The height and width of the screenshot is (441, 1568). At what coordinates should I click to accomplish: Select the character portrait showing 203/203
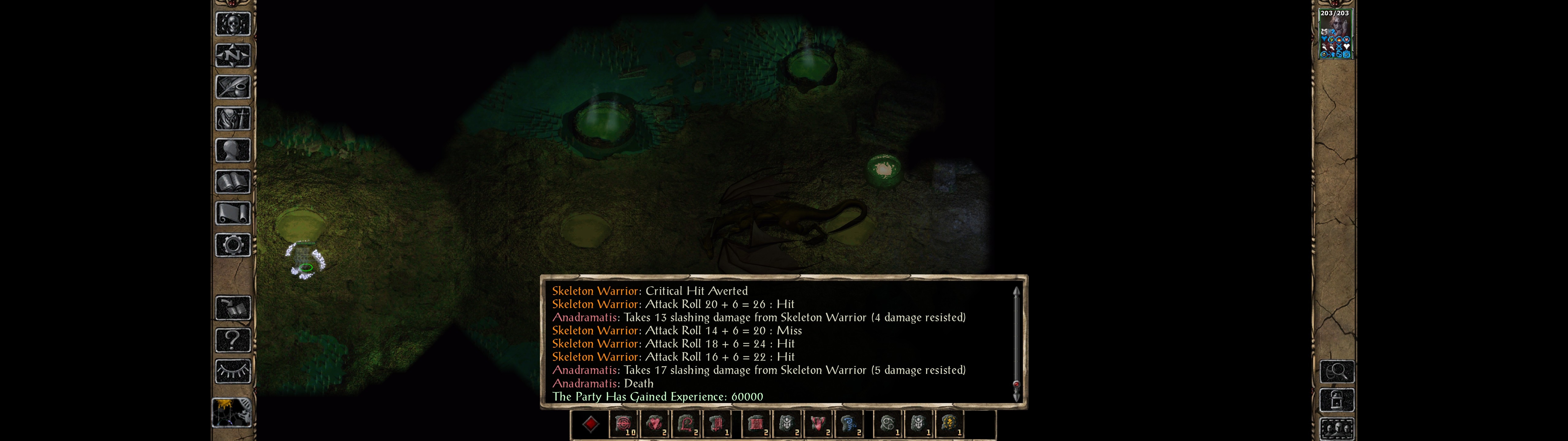click(x=1334, y=34)
